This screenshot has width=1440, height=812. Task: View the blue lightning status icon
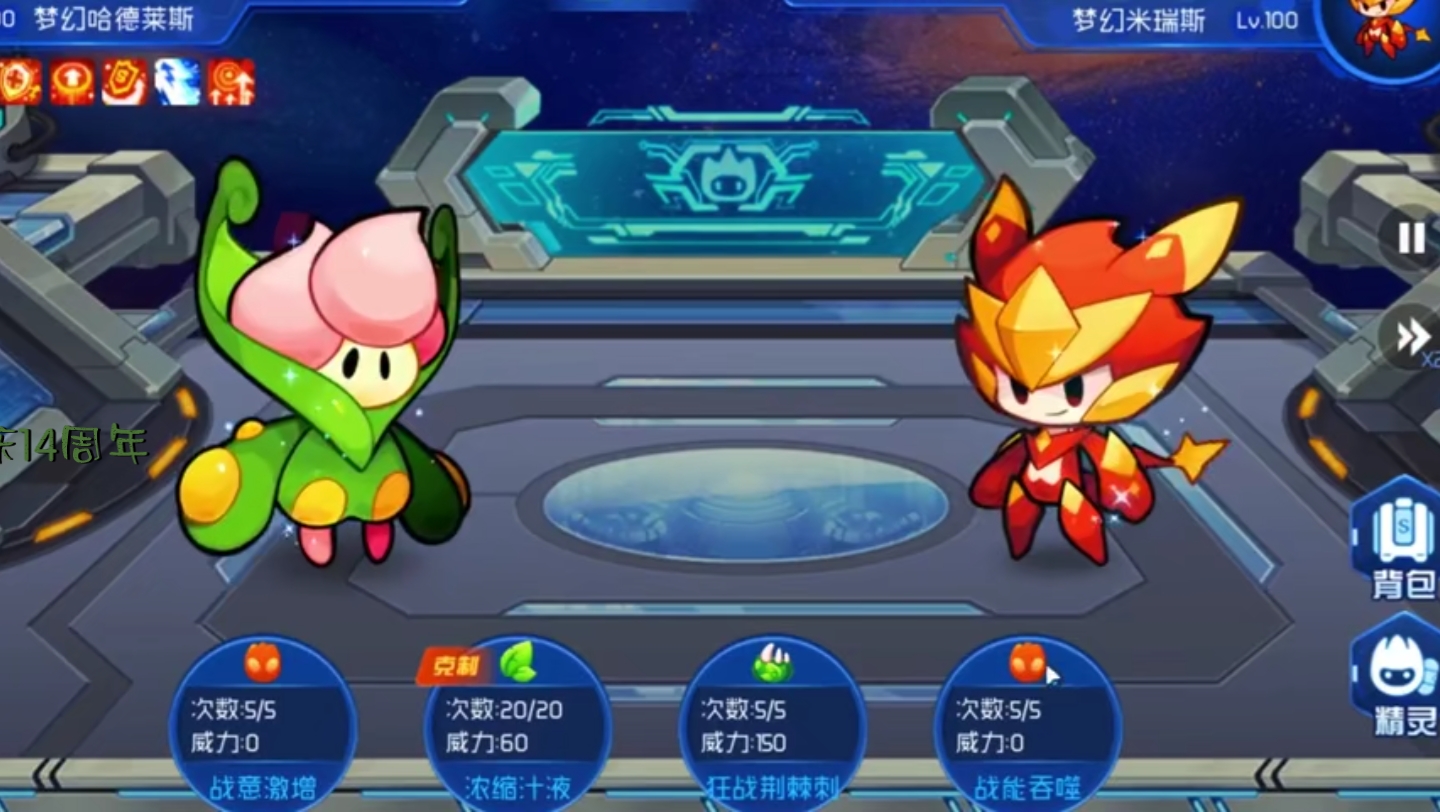[x=177, y=82]
